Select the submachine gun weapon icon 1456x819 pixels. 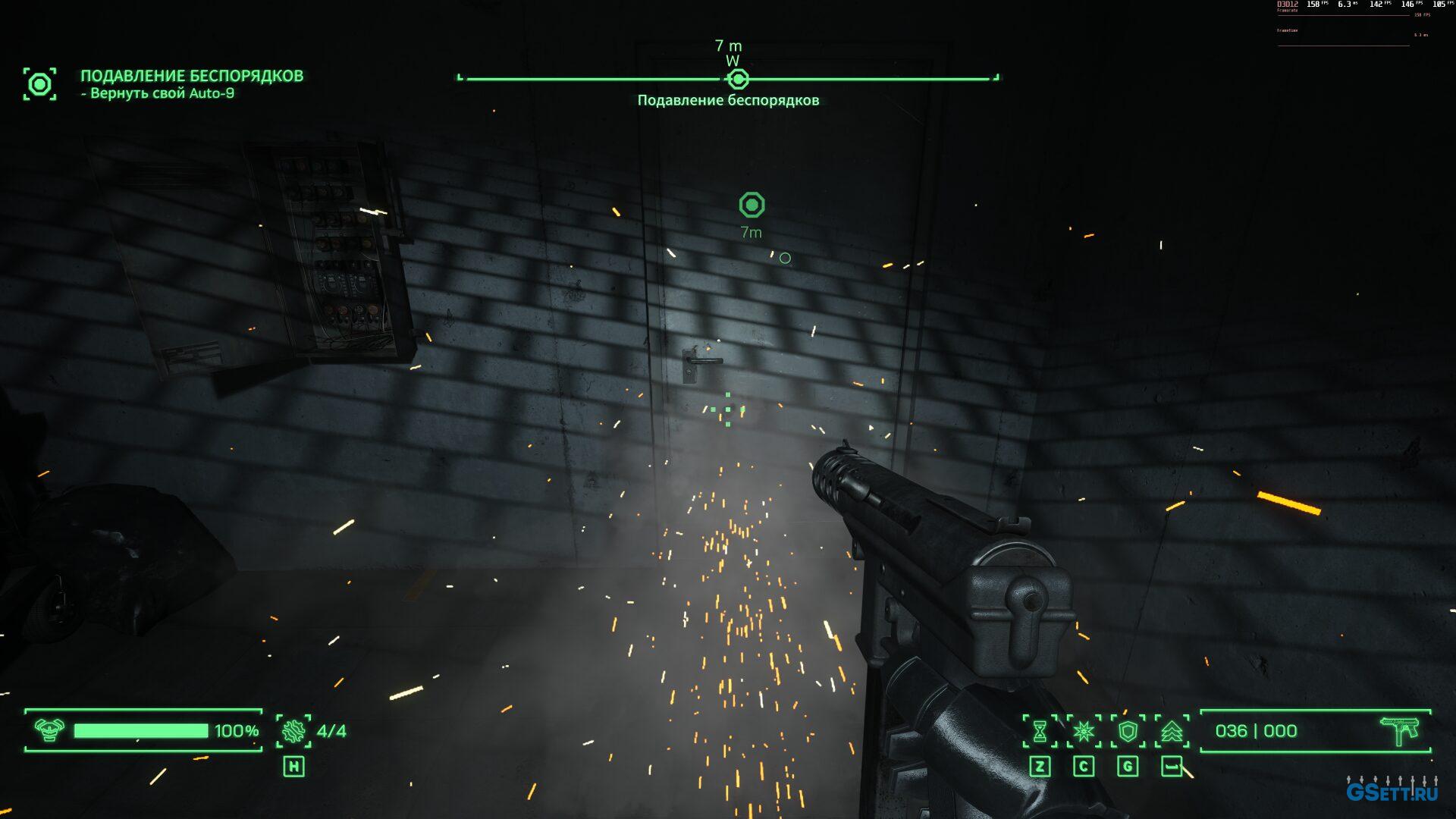point(1399,731)
